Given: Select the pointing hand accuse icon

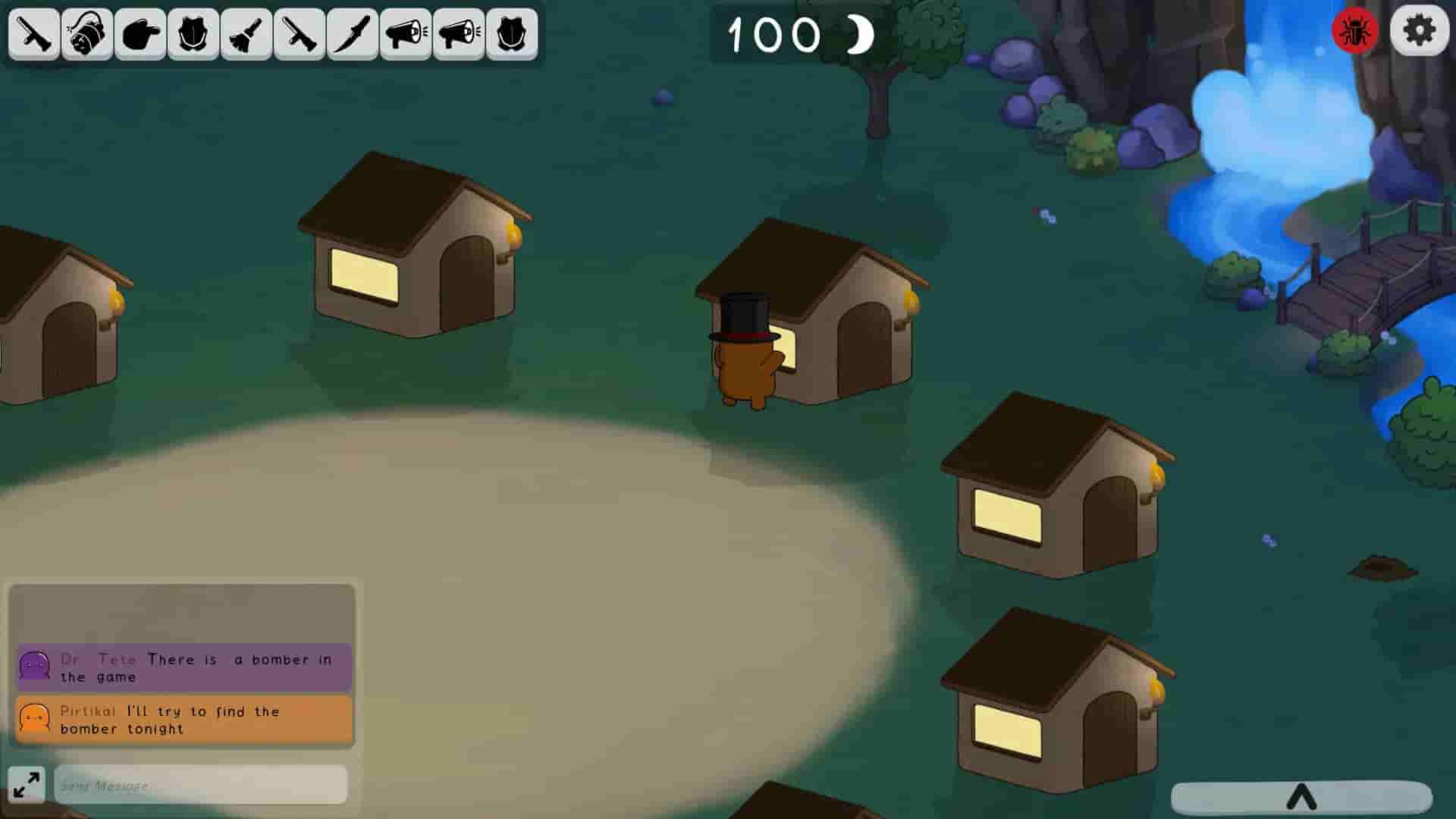Looking at the screenshot, I should [x=140, y=33].
